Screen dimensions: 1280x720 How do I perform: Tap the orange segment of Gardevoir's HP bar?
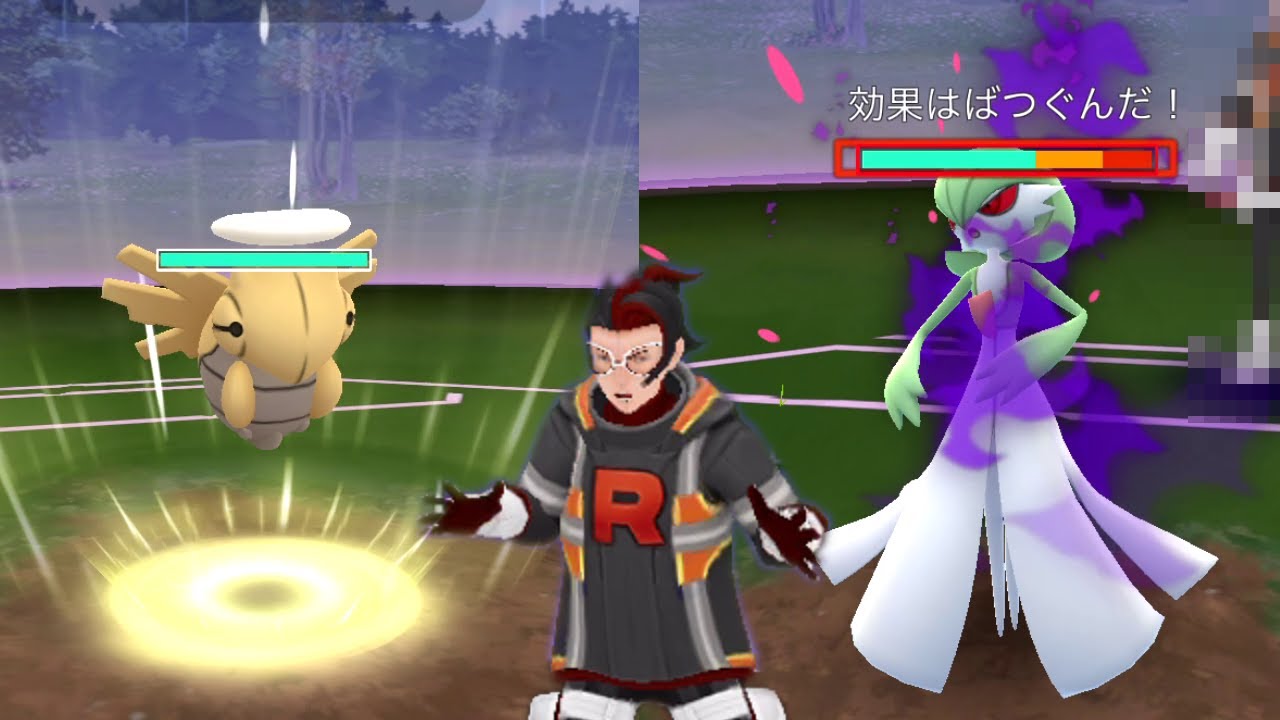coord(1065,157)
